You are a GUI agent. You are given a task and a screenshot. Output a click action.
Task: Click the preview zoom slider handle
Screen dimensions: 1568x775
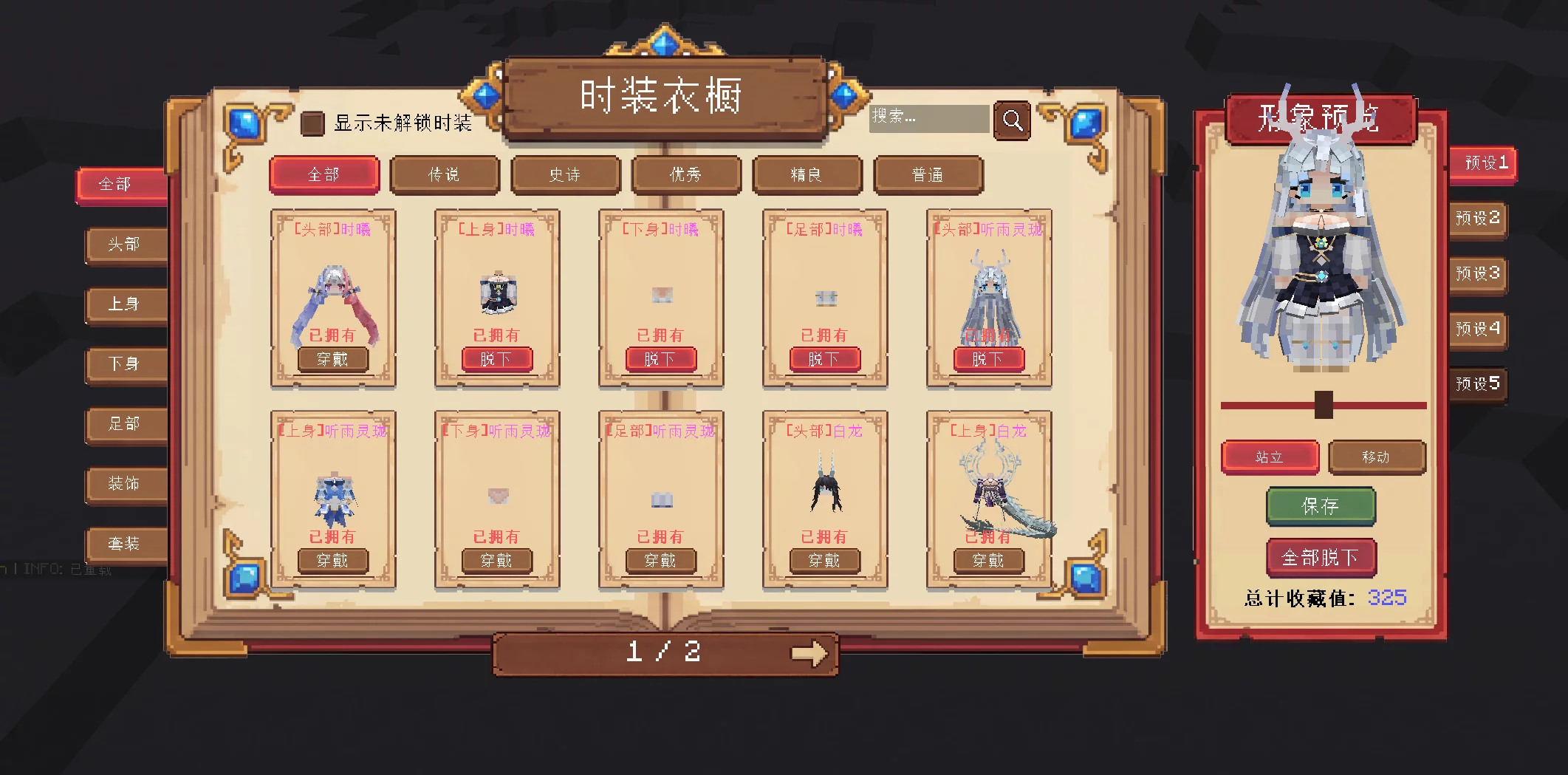1325,404
